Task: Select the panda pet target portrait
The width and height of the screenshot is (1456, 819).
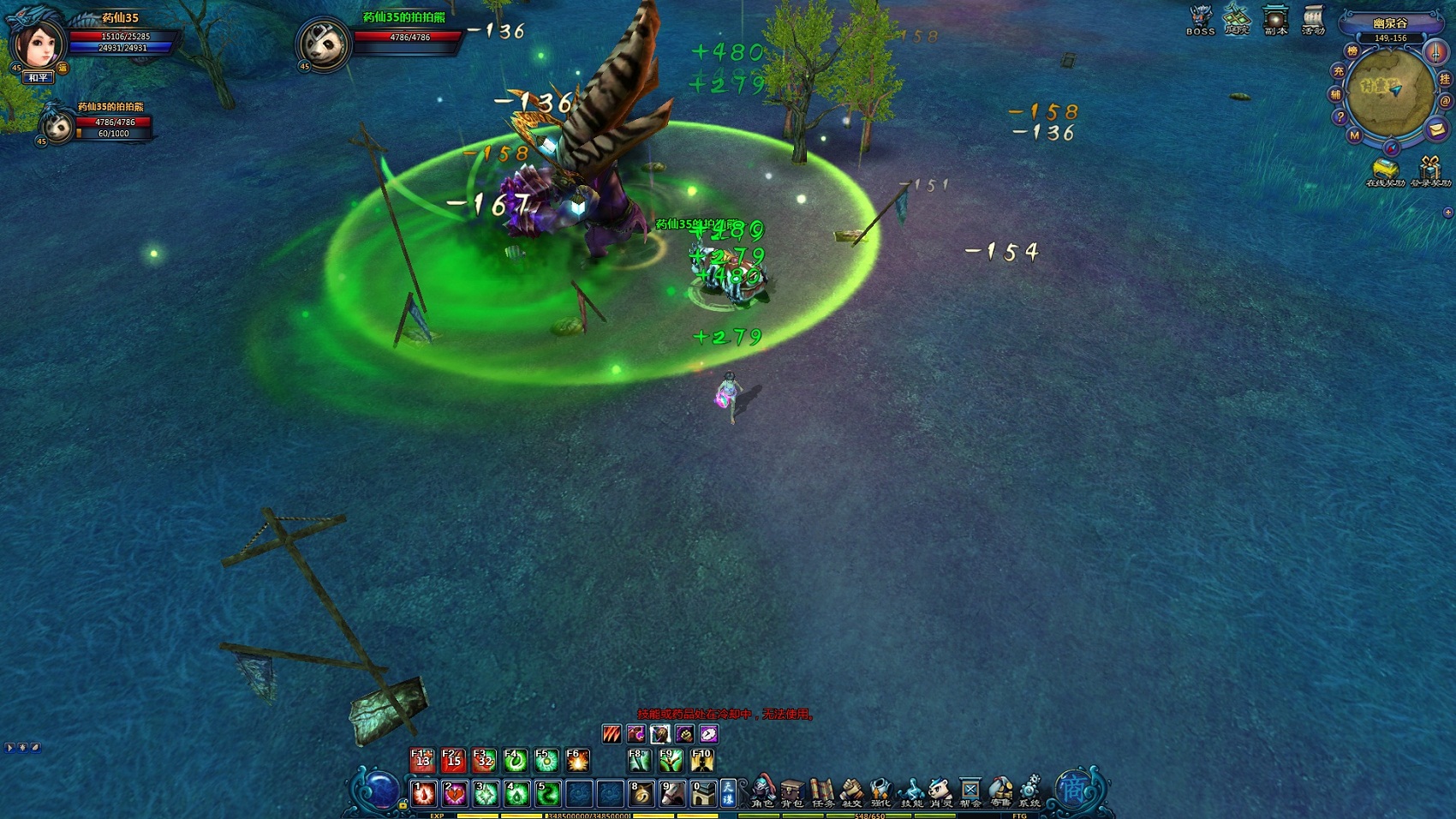Action: 325,45
